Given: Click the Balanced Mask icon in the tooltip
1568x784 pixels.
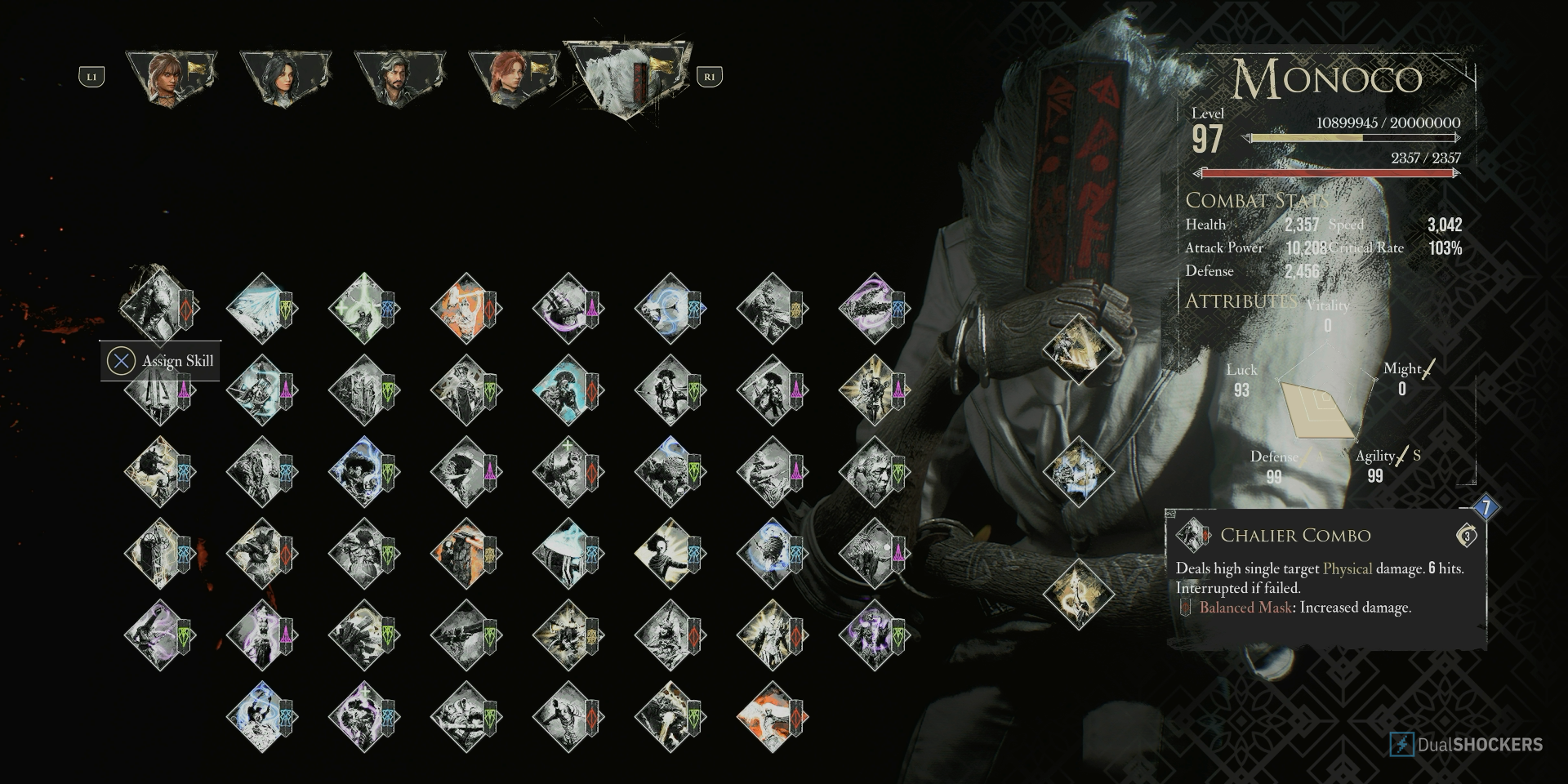Looking at the screenshot, I should [x=1186, y=608].
